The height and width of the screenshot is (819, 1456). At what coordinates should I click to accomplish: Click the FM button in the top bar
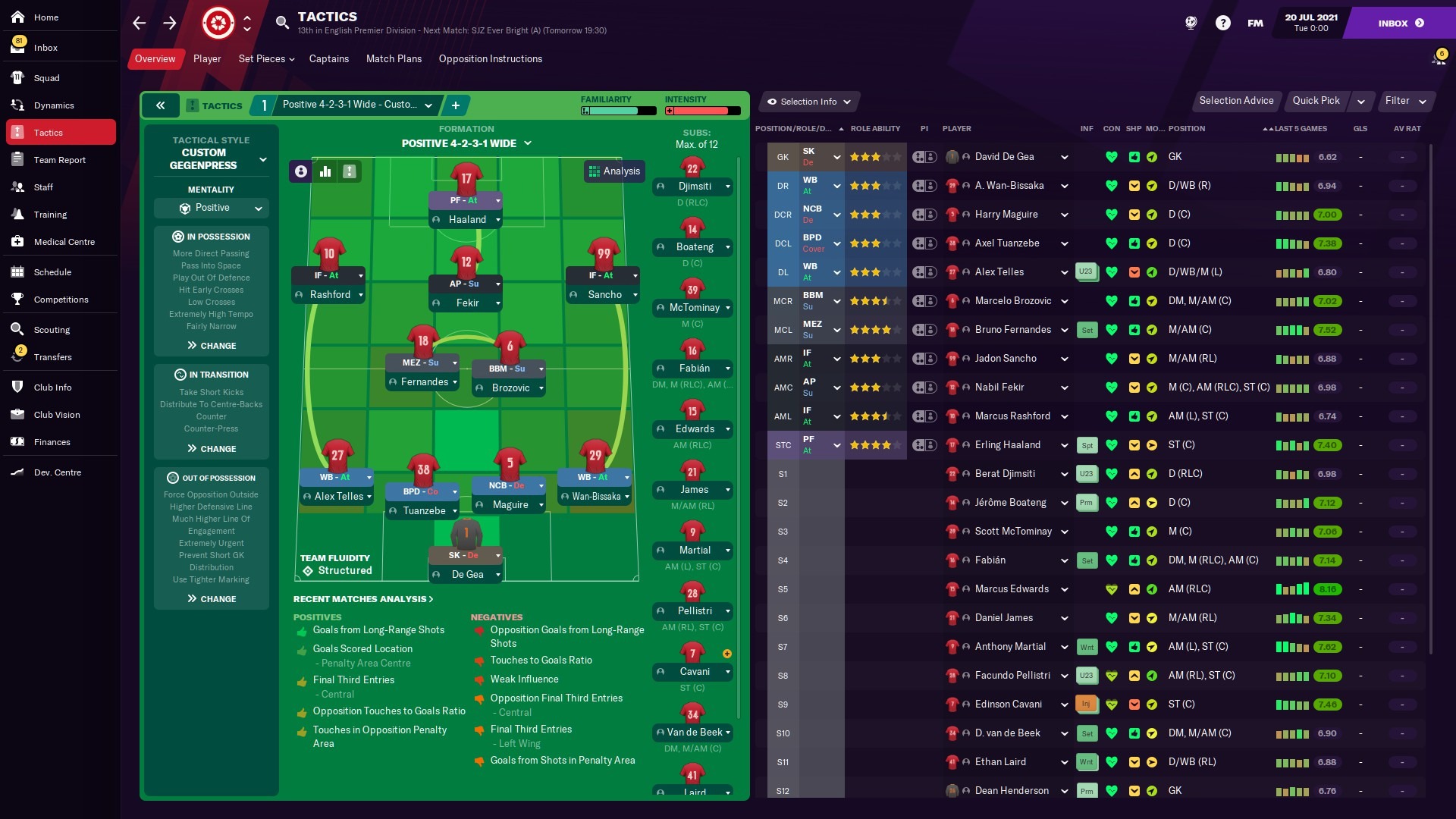click(1254, 23)
